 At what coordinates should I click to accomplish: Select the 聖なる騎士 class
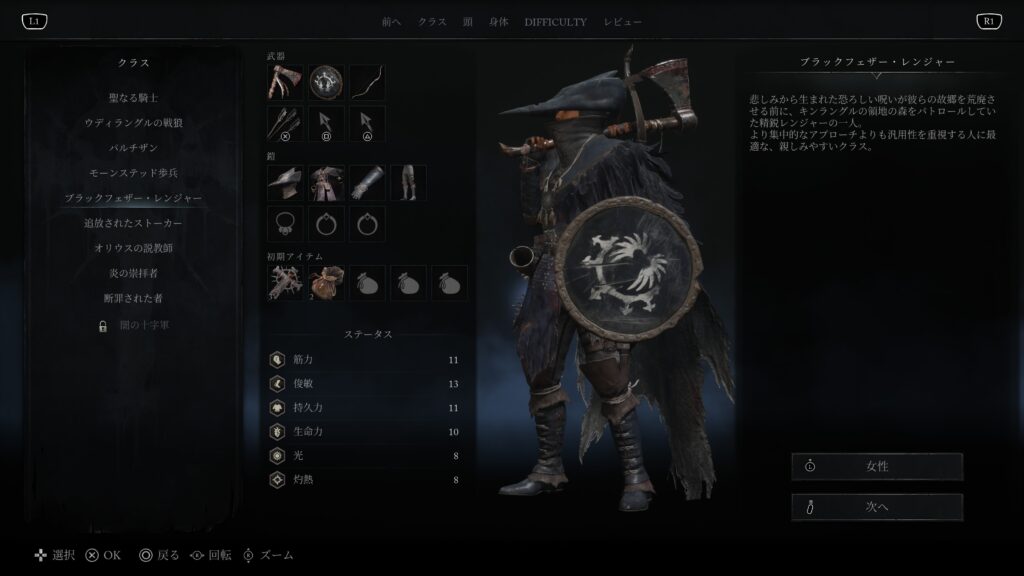click(x=133, y=98)
